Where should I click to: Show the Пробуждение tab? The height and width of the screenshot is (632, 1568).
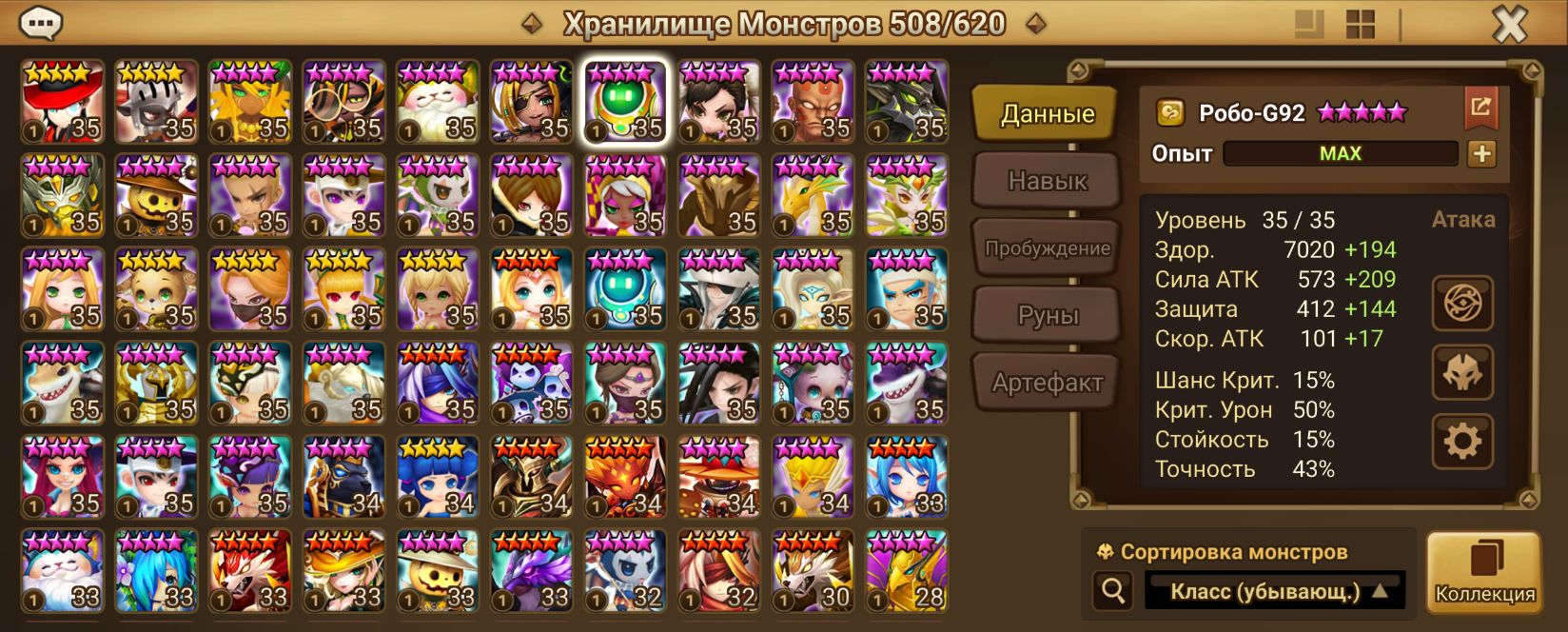pyautogui.click(x=1047, y=248)
